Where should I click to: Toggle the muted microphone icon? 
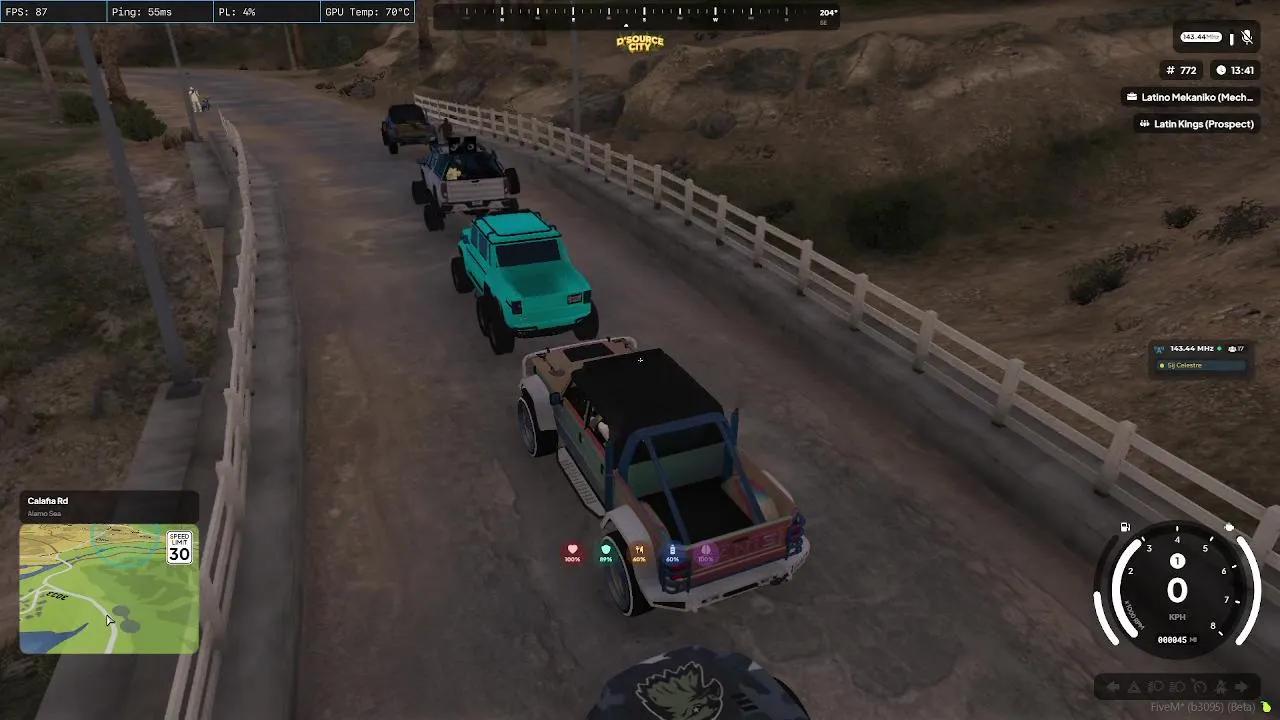coord(1246,38)
